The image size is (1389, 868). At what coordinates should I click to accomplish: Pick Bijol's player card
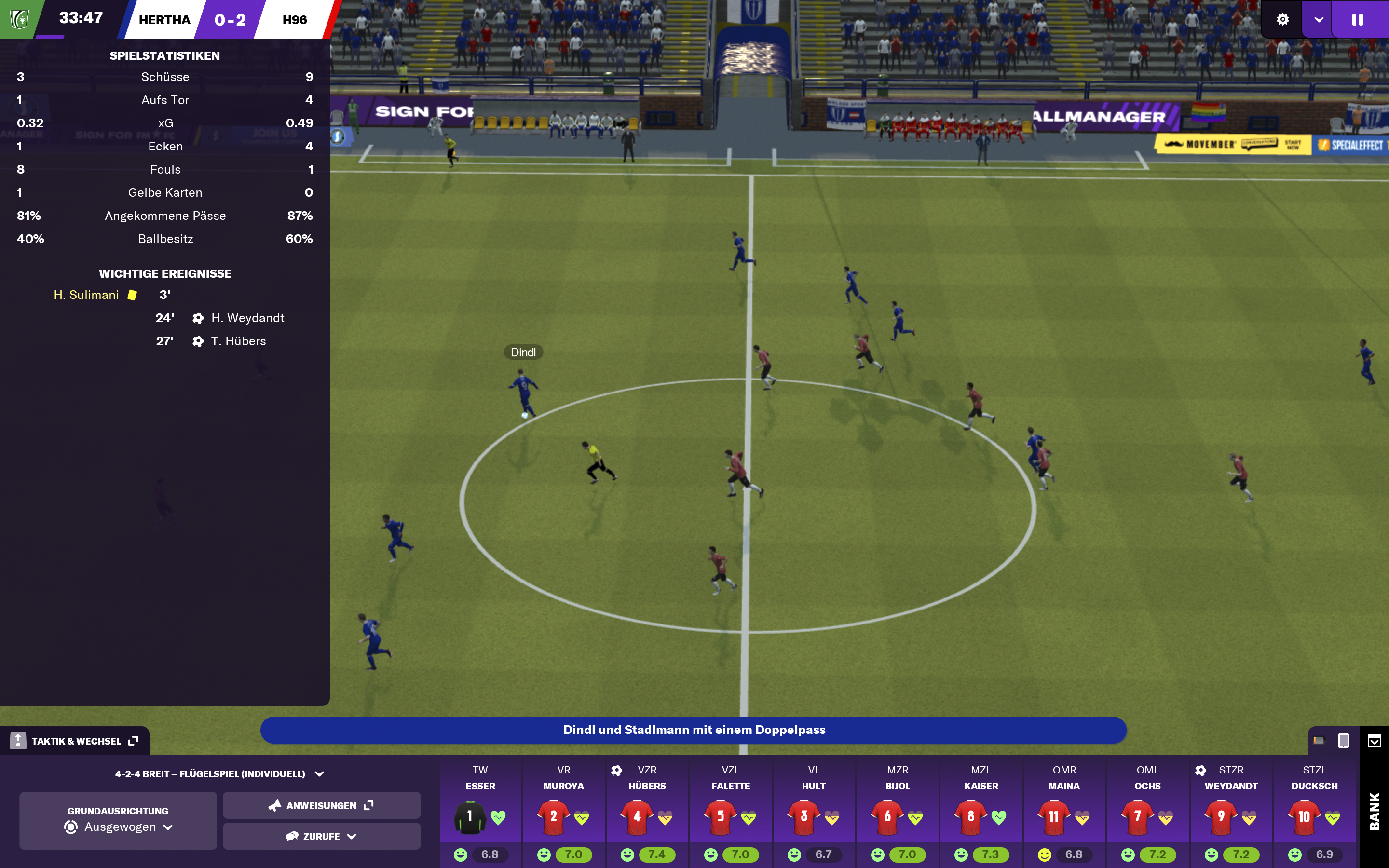[897, 814]
